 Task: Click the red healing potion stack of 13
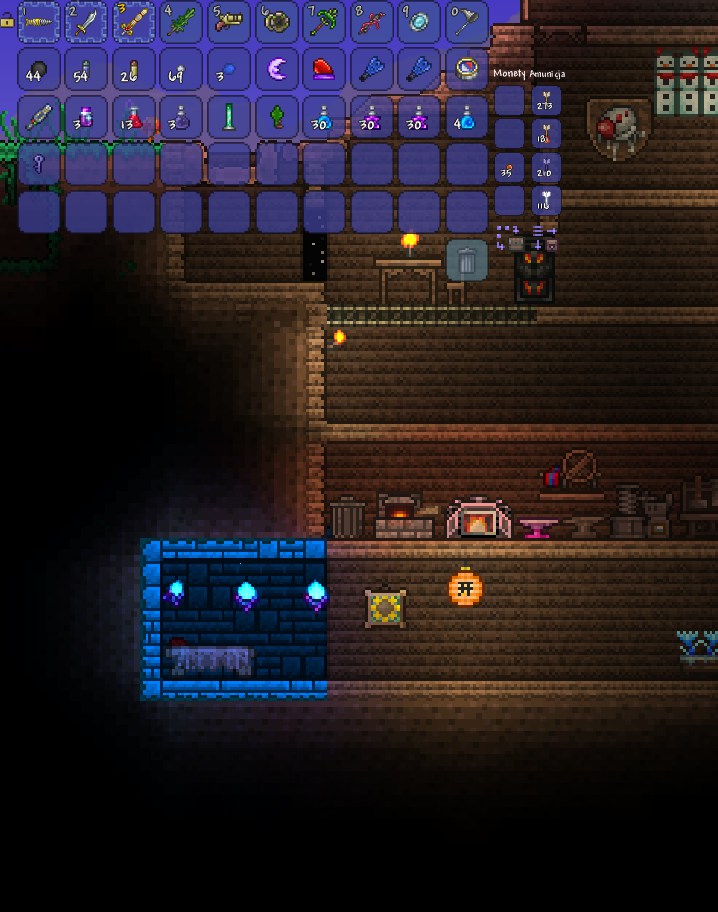point(134,117)
